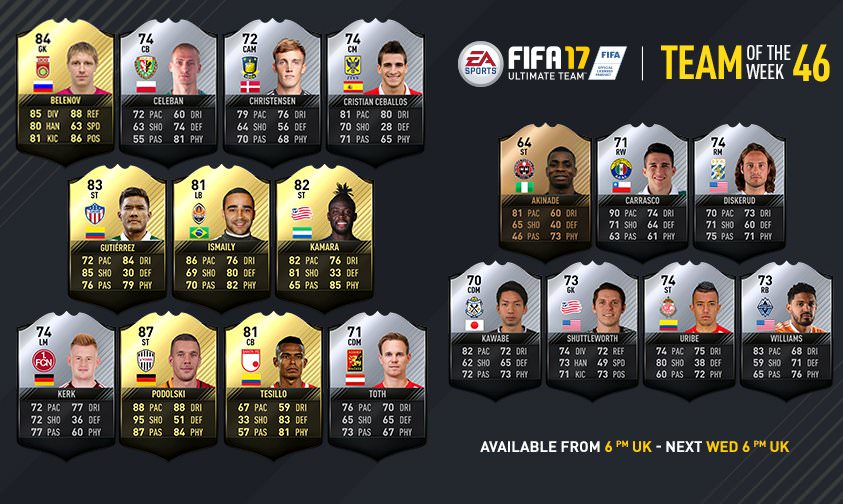Click the Carrasco right-winger card
Screen dimensions: 843x504
click(x=641, y=189)
